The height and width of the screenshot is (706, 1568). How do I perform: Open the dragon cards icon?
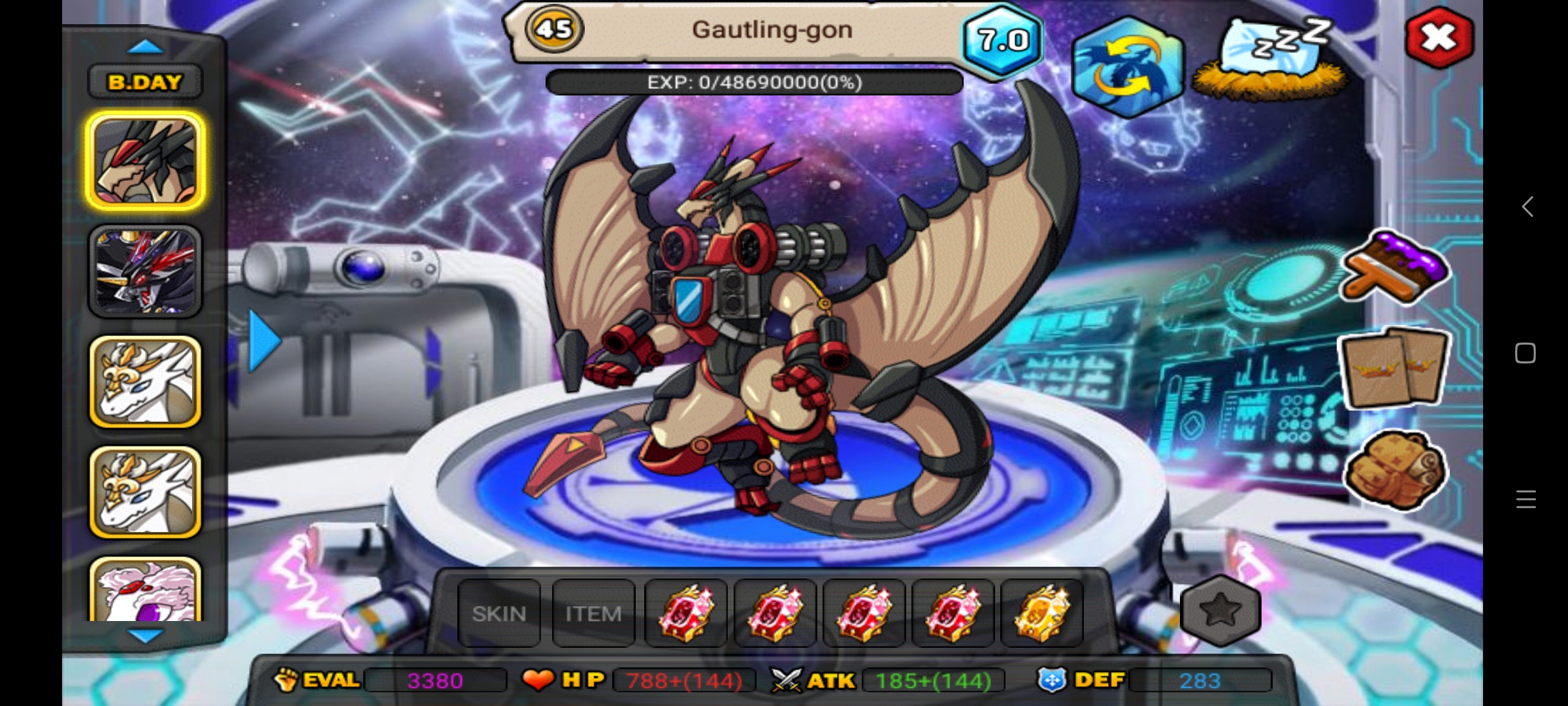click(x=1394, y=368)
